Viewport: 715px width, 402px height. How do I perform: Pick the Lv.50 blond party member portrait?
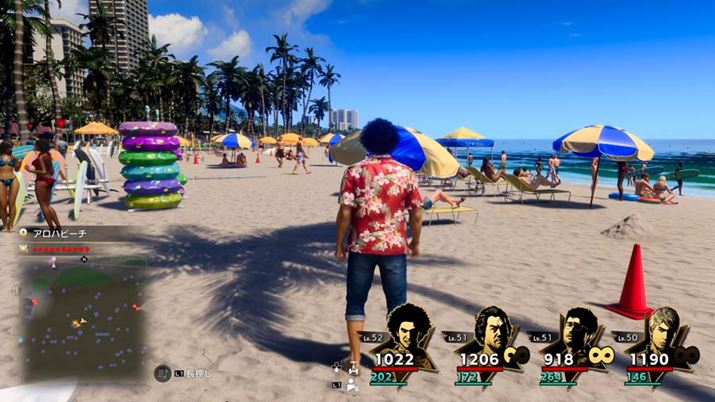point(660,330)
